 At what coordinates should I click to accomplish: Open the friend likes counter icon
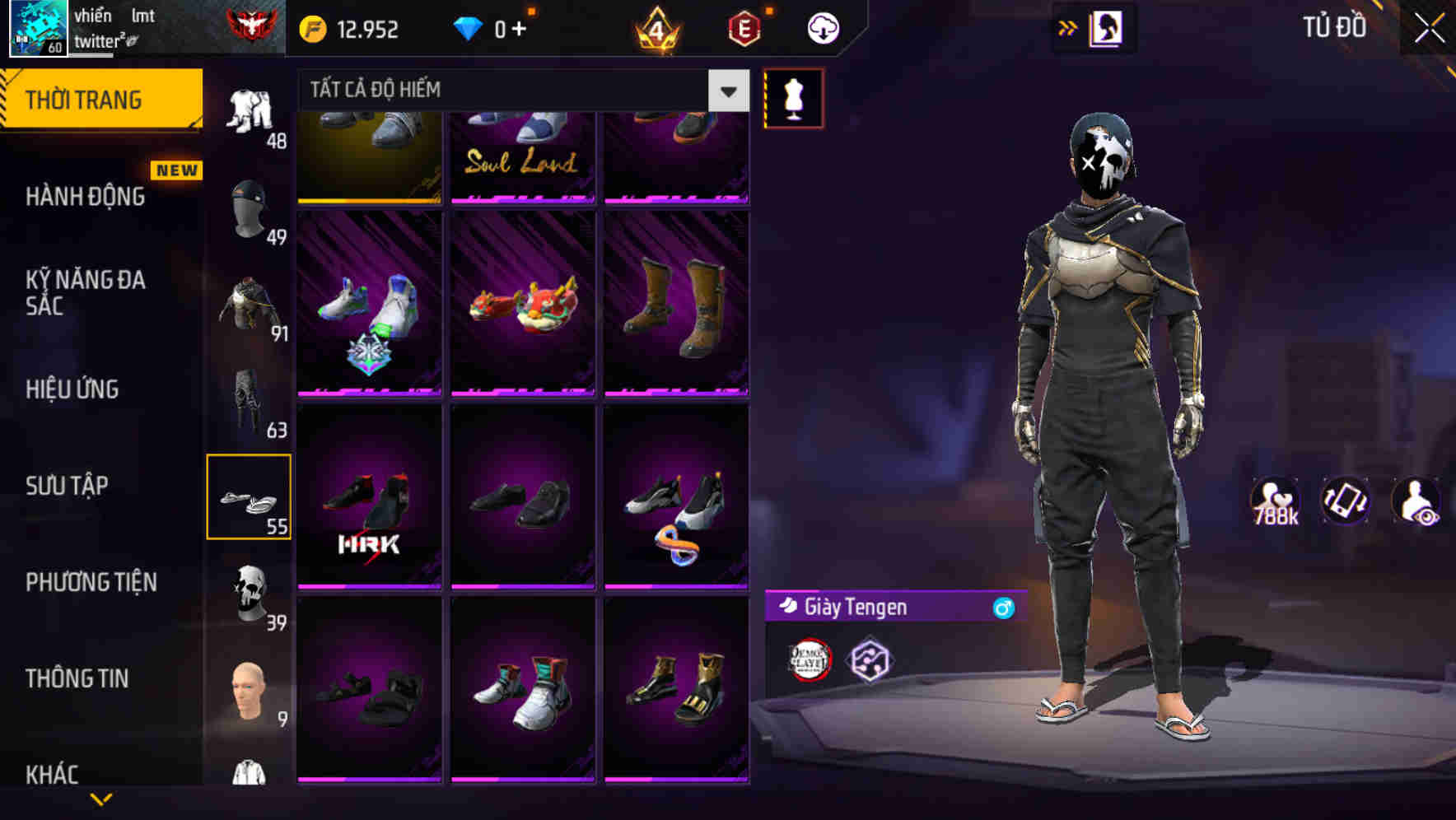point(1275,501)
